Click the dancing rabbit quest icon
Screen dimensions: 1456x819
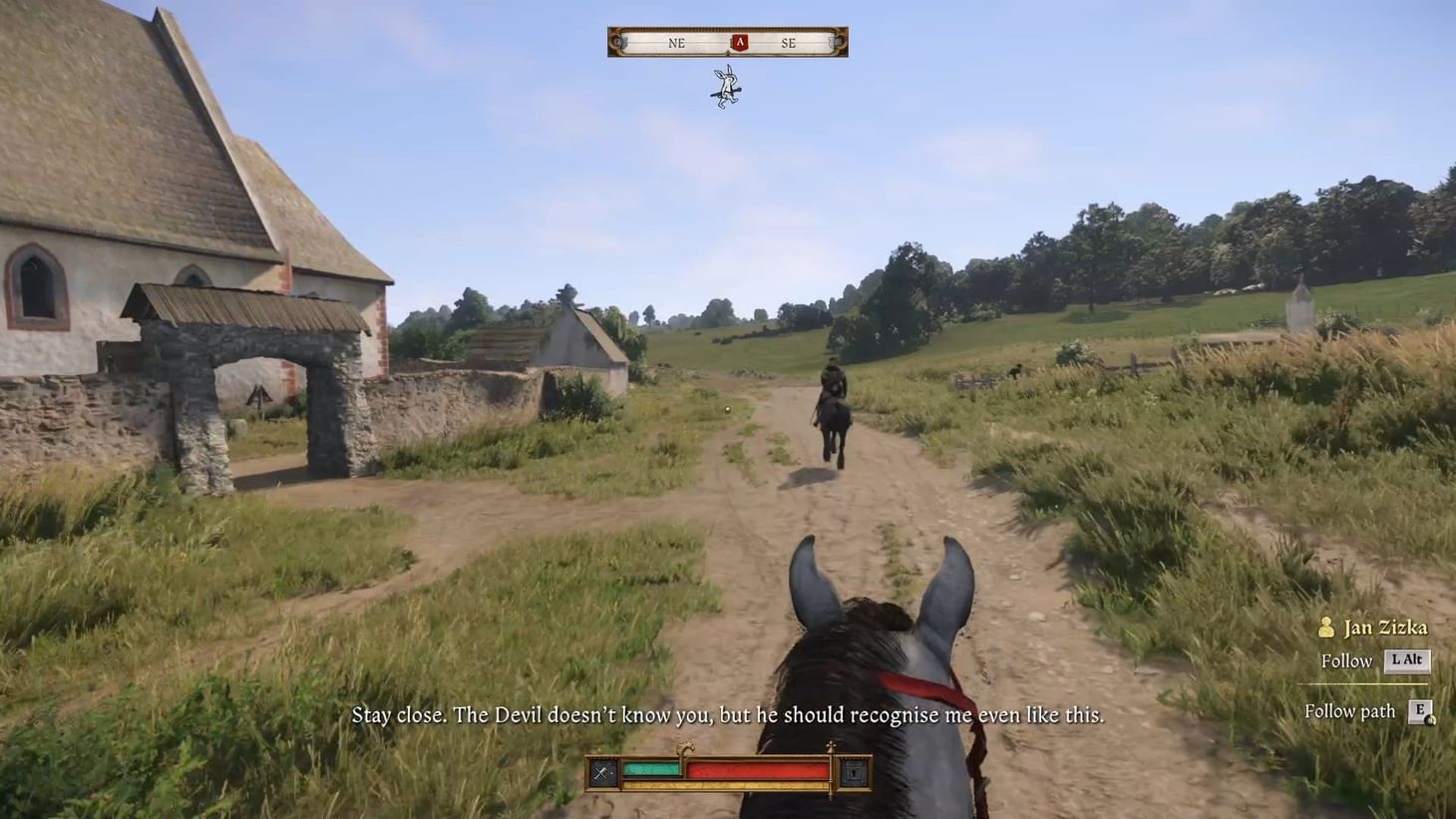pyautogui.click(x=725, y=86)
